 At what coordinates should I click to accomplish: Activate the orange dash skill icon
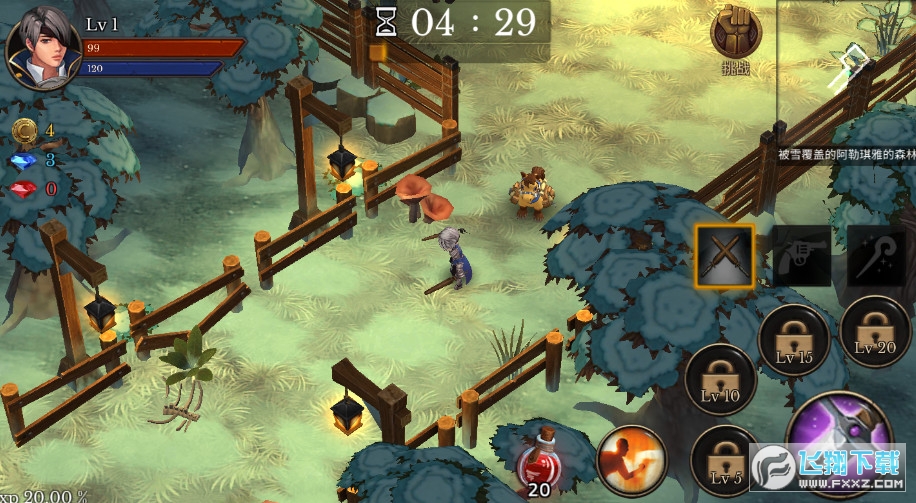(631, 460)
